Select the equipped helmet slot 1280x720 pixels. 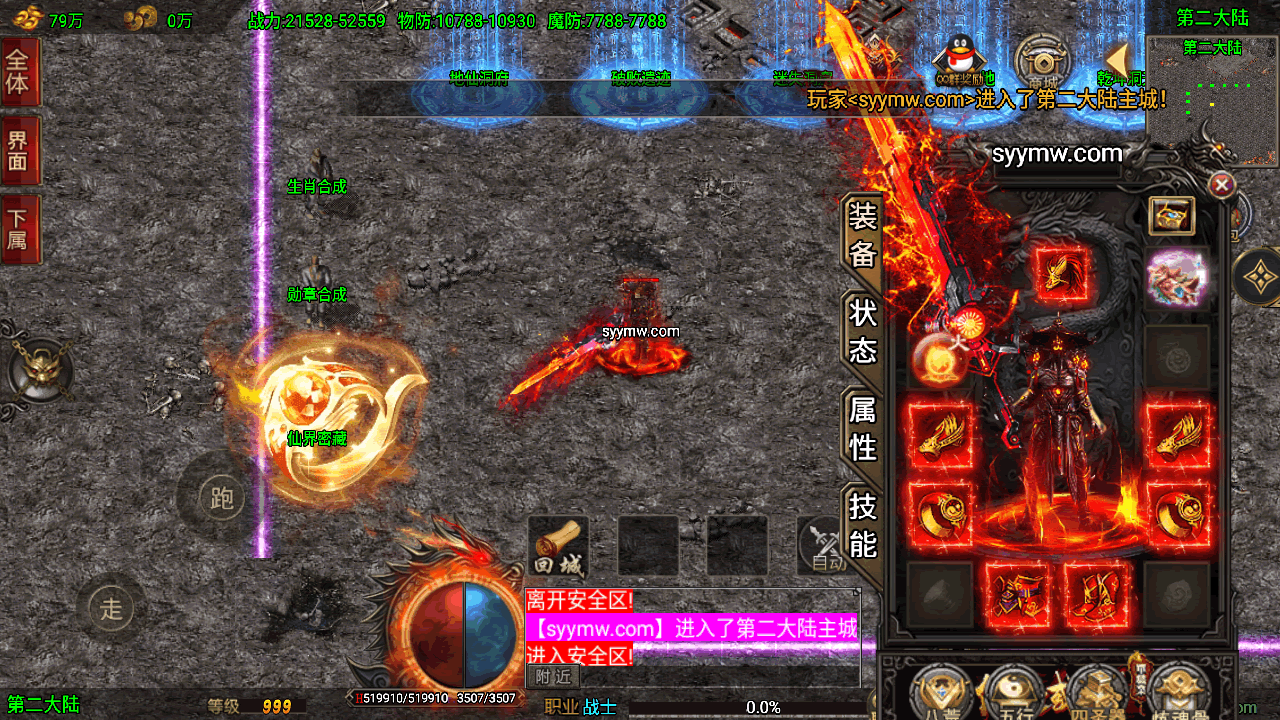1060,275
